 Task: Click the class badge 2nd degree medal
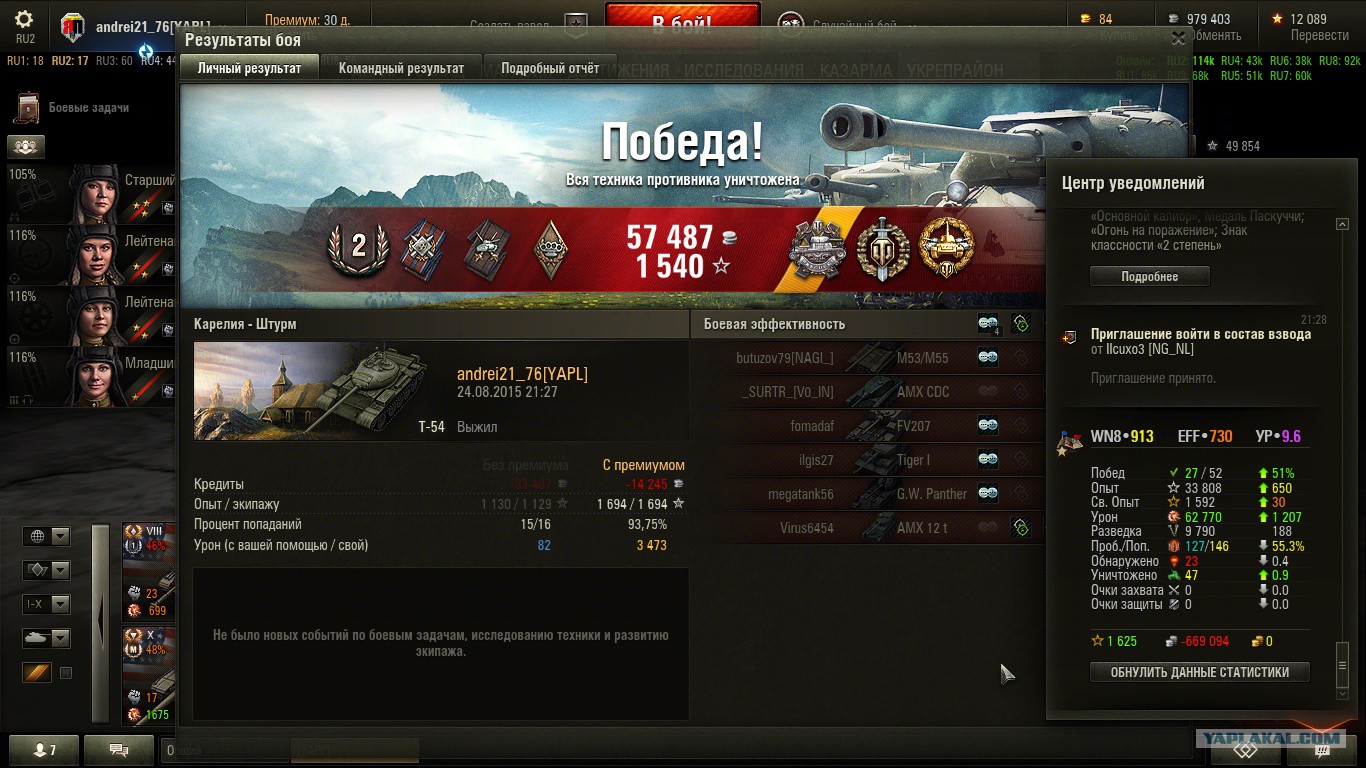357,247
